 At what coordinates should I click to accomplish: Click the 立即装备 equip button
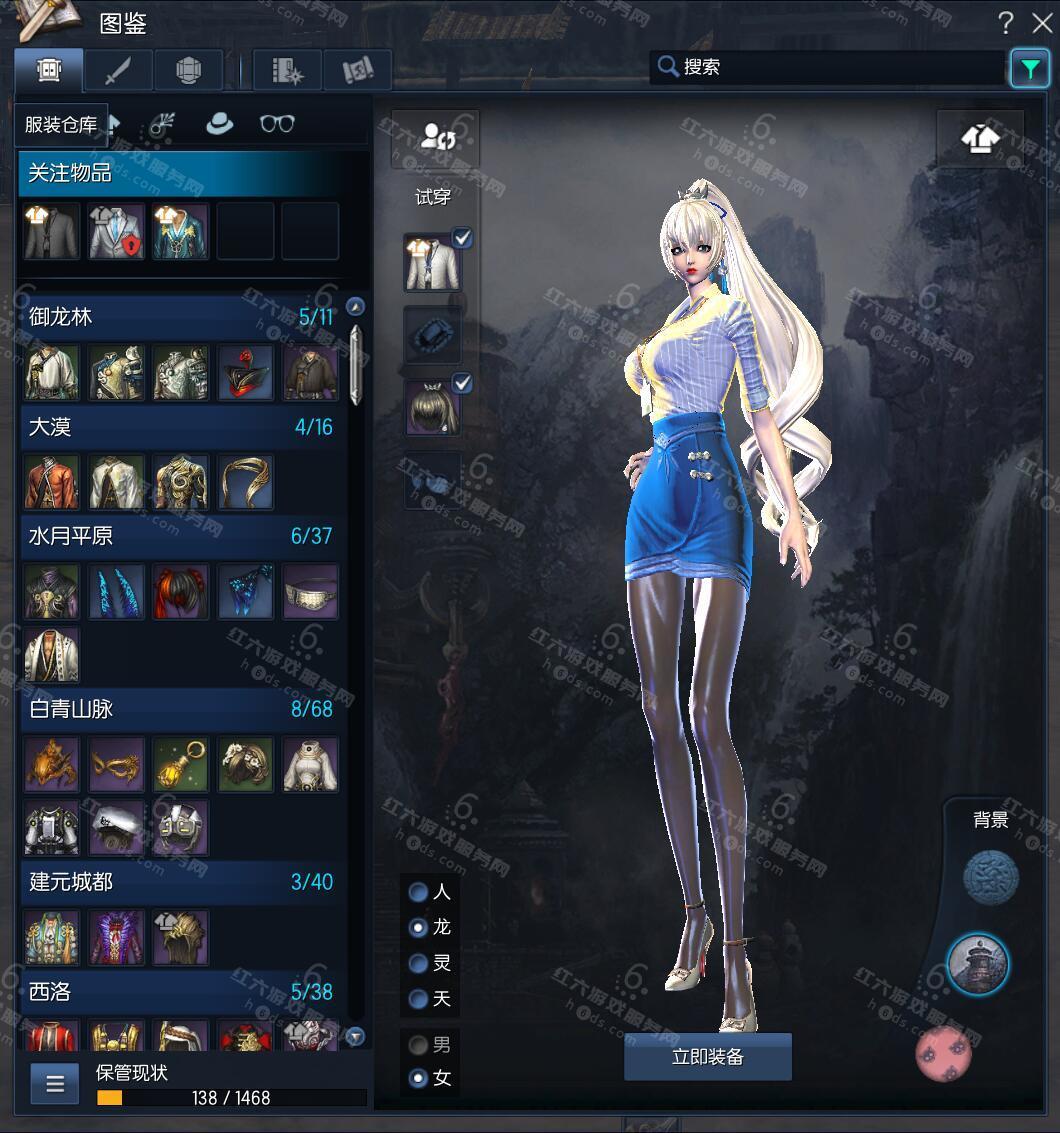[x=707, y=1057]
